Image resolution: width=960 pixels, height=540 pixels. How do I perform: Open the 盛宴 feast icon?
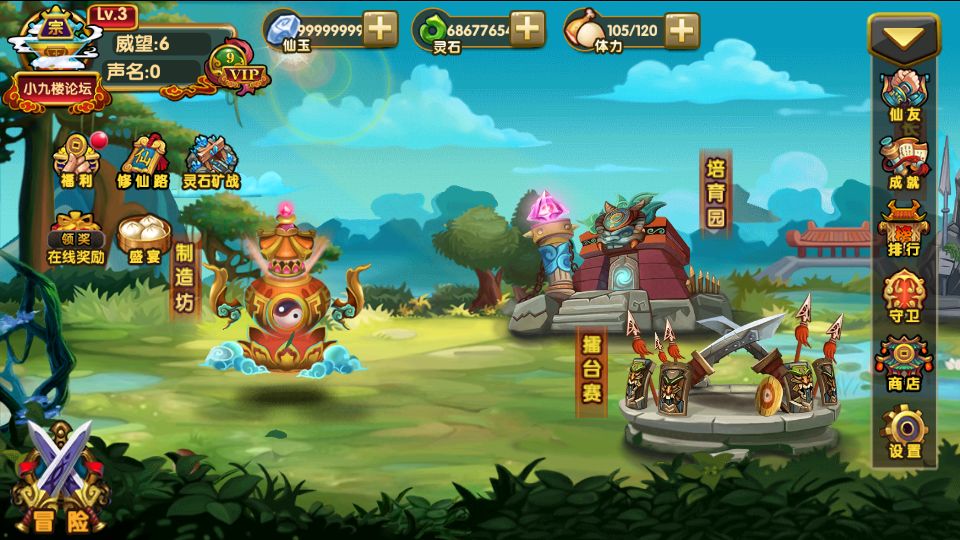pos(144,238)
